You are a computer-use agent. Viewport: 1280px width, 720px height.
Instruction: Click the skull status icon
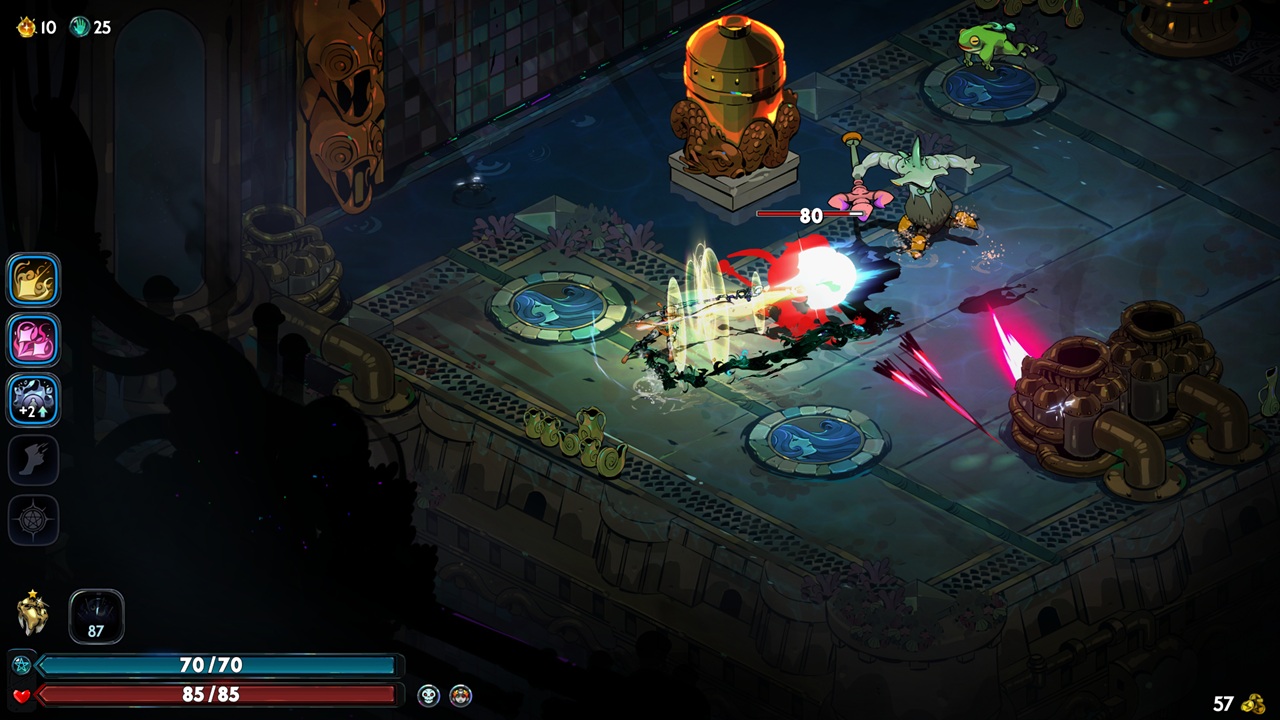(x=429, y=695)
